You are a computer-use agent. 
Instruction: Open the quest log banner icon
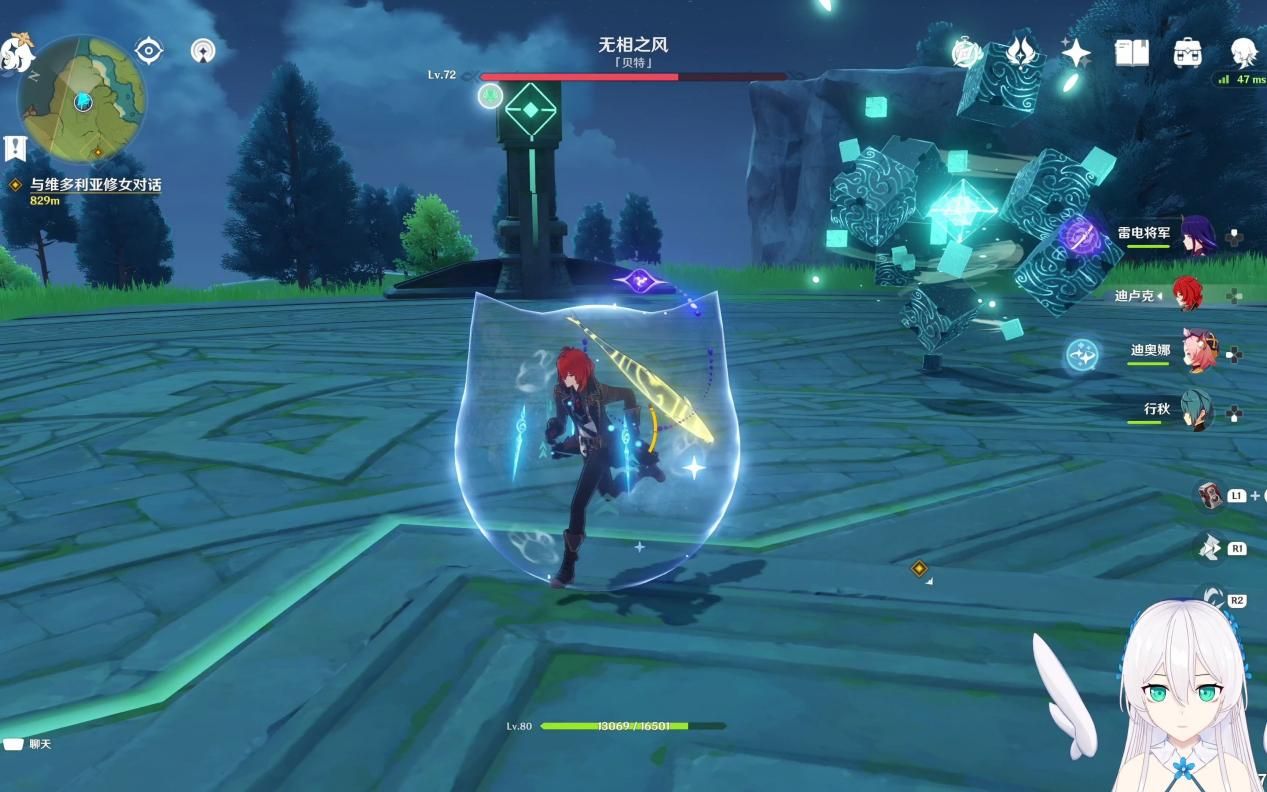click(15, 149)
